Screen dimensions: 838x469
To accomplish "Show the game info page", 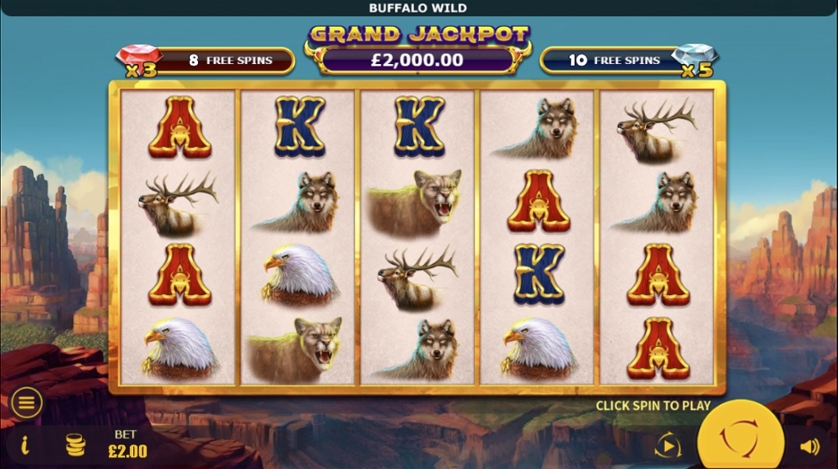I will click(x=25, y=445).
